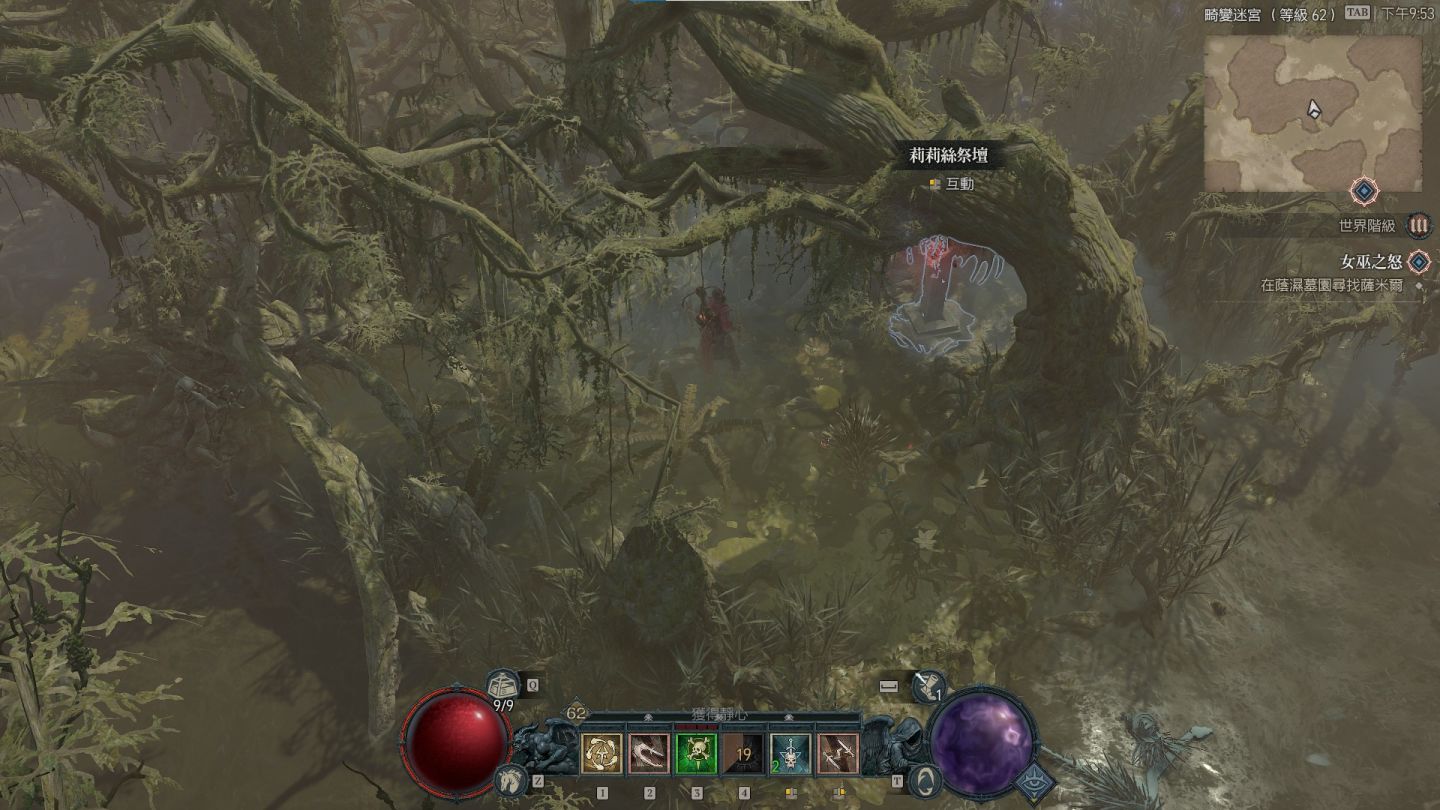Activate the green skull skill
The height and width of the screenshot is (810, 1440).
[696, 754]
